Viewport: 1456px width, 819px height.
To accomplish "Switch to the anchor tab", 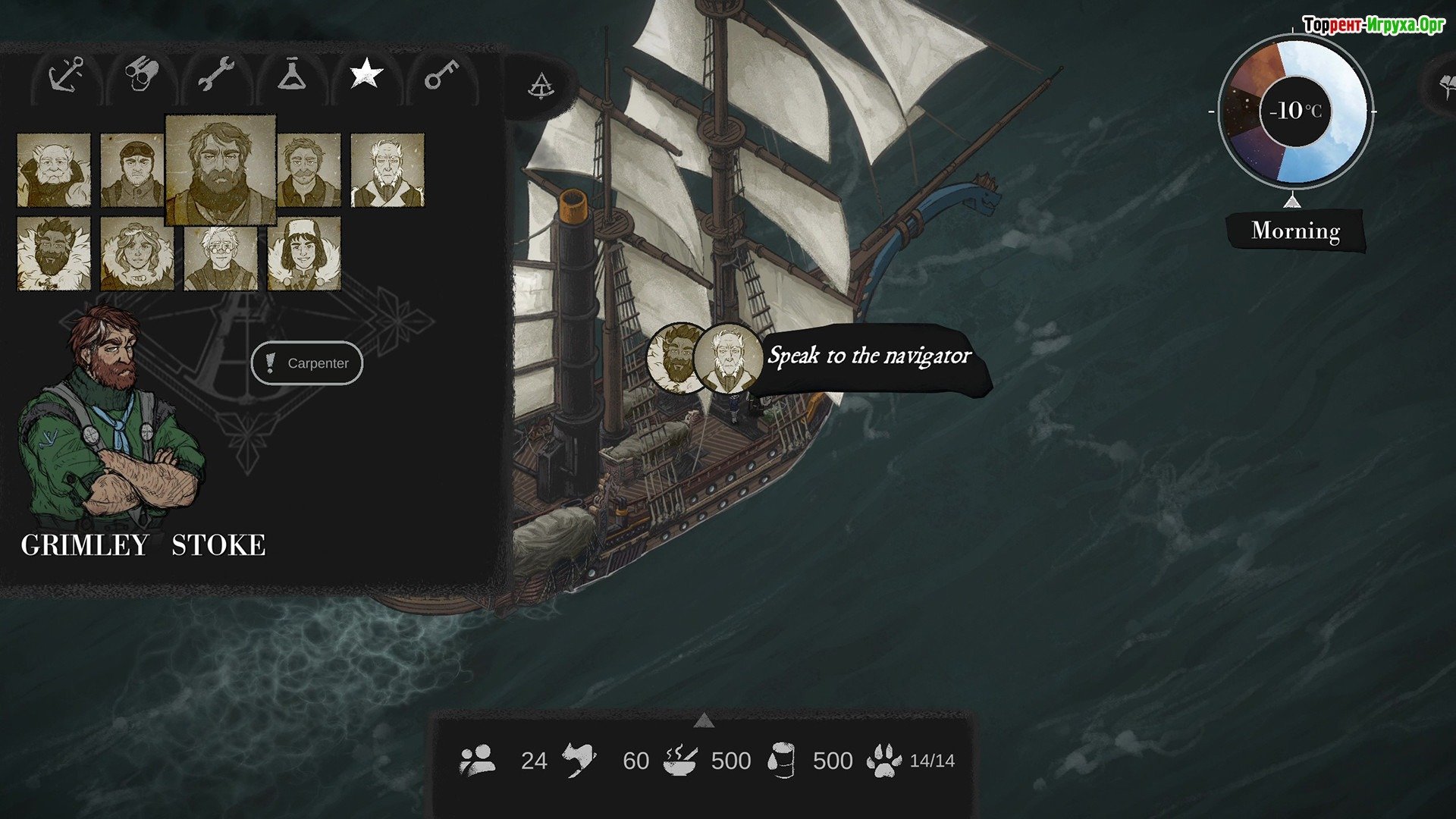I will click(67, 76).
